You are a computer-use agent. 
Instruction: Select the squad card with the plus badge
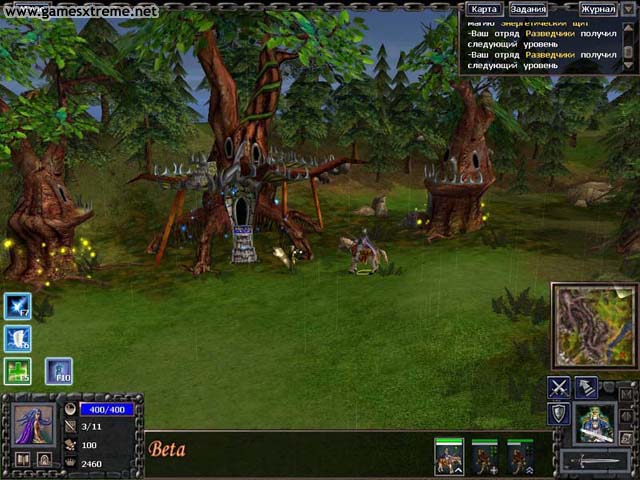(x=484, y=457)
